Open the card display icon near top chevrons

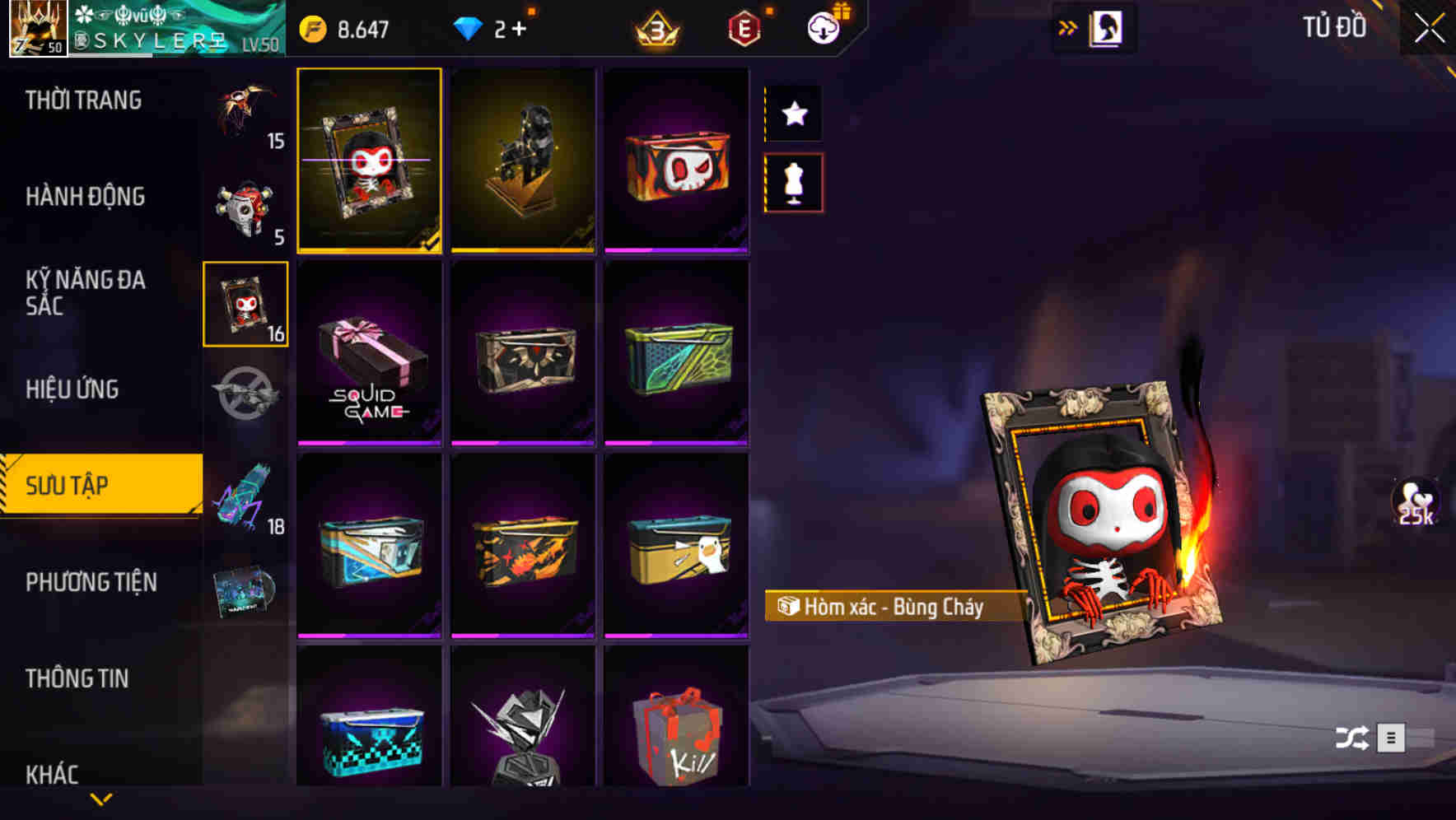[x=1108, y=26]
